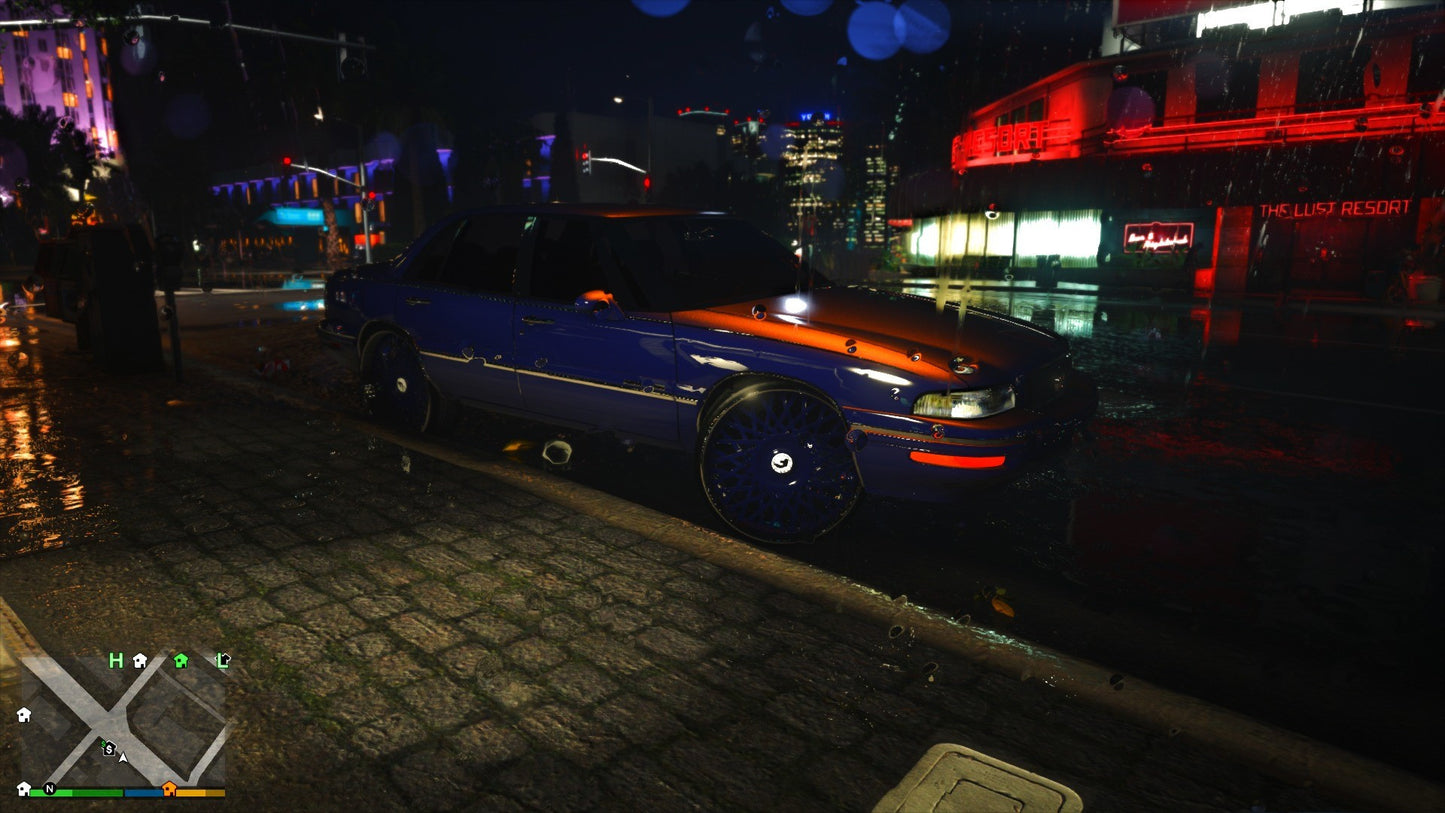
Task: Click the white player arrow on minimap
Action: (x=123, y=757)
